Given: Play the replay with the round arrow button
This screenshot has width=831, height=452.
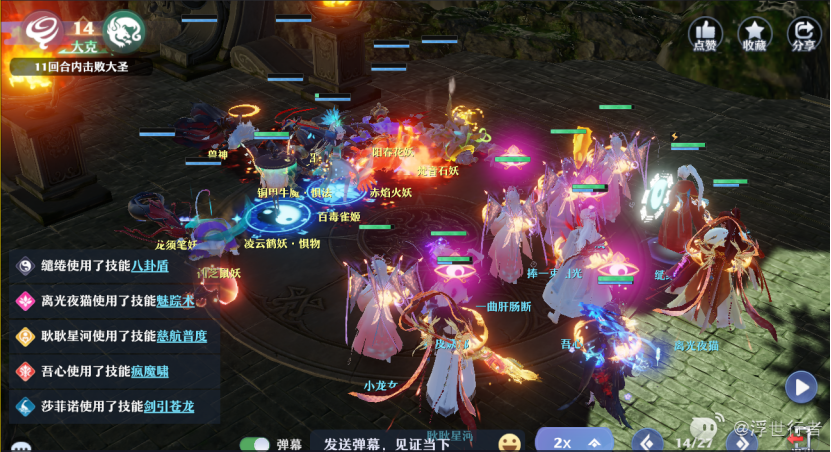Looking at the screenshot, I should [x=800, y=386].
